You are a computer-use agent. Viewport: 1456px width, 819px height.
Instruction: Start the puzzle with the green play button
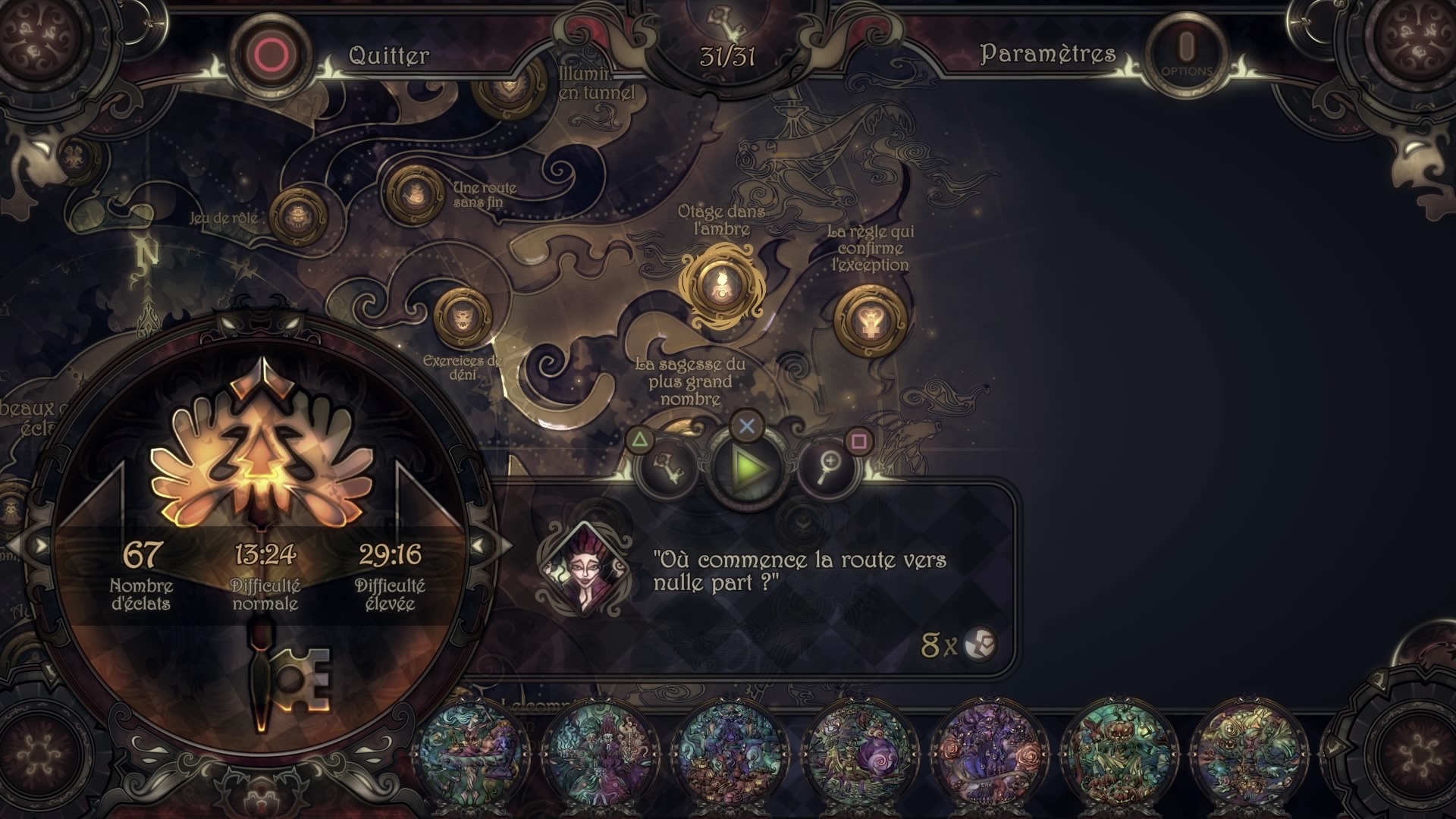click(747, 468)
